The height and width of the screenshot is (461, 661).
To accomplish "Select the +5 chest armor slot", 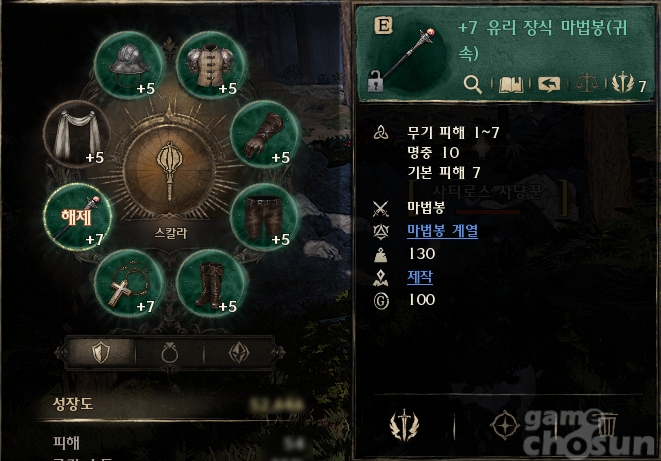I will tap(210, 65).
